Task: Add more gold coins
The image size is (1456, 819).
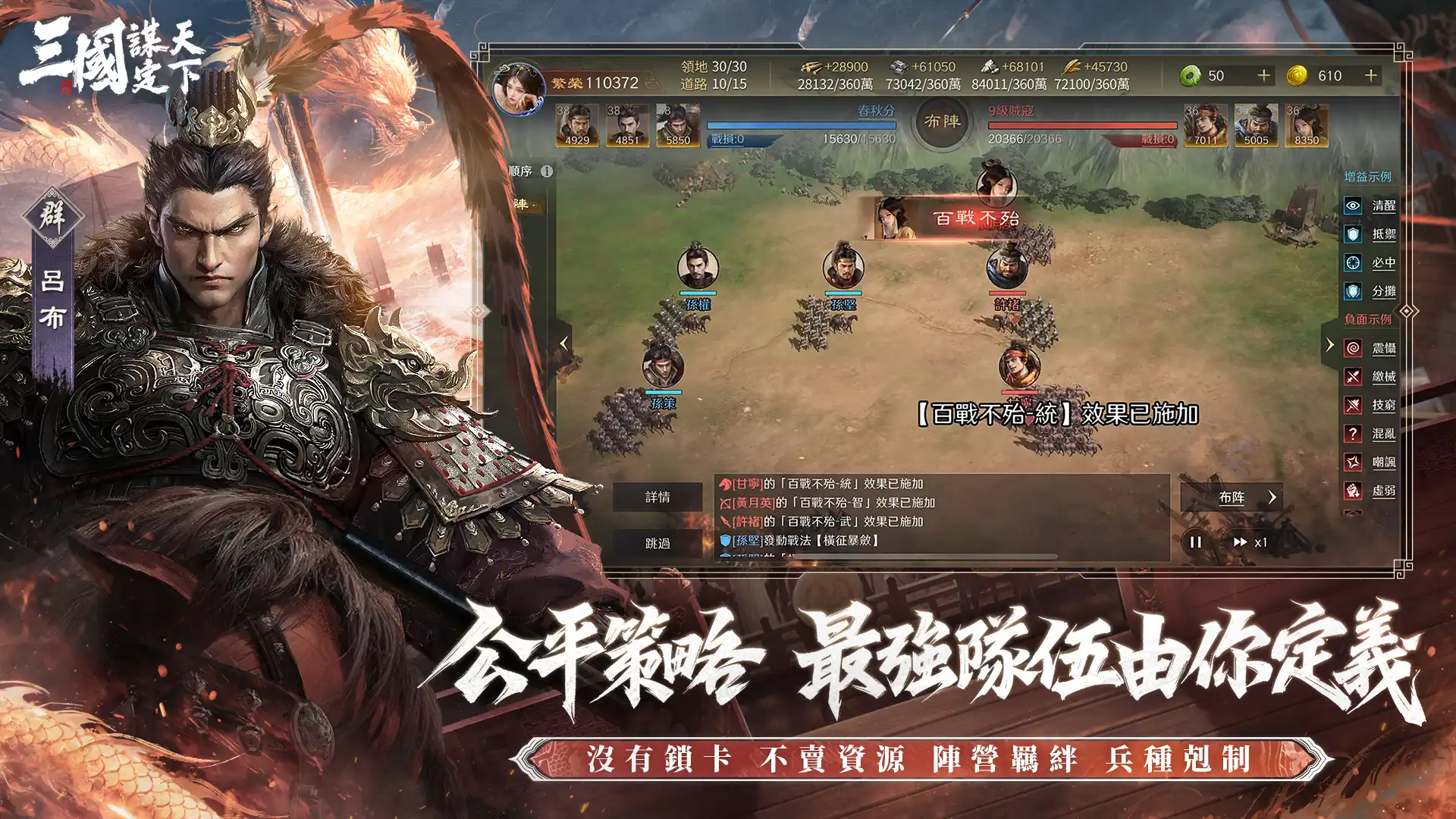Action: [x=1370, y=76]
